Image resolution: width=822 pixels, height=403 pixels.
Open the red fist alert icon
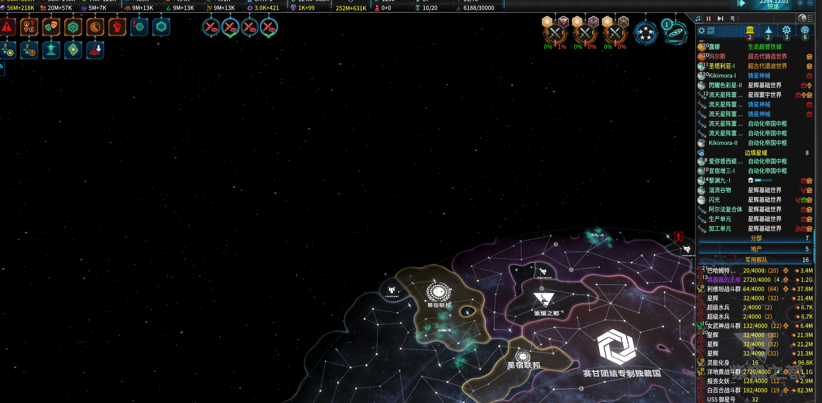(117, 27)
